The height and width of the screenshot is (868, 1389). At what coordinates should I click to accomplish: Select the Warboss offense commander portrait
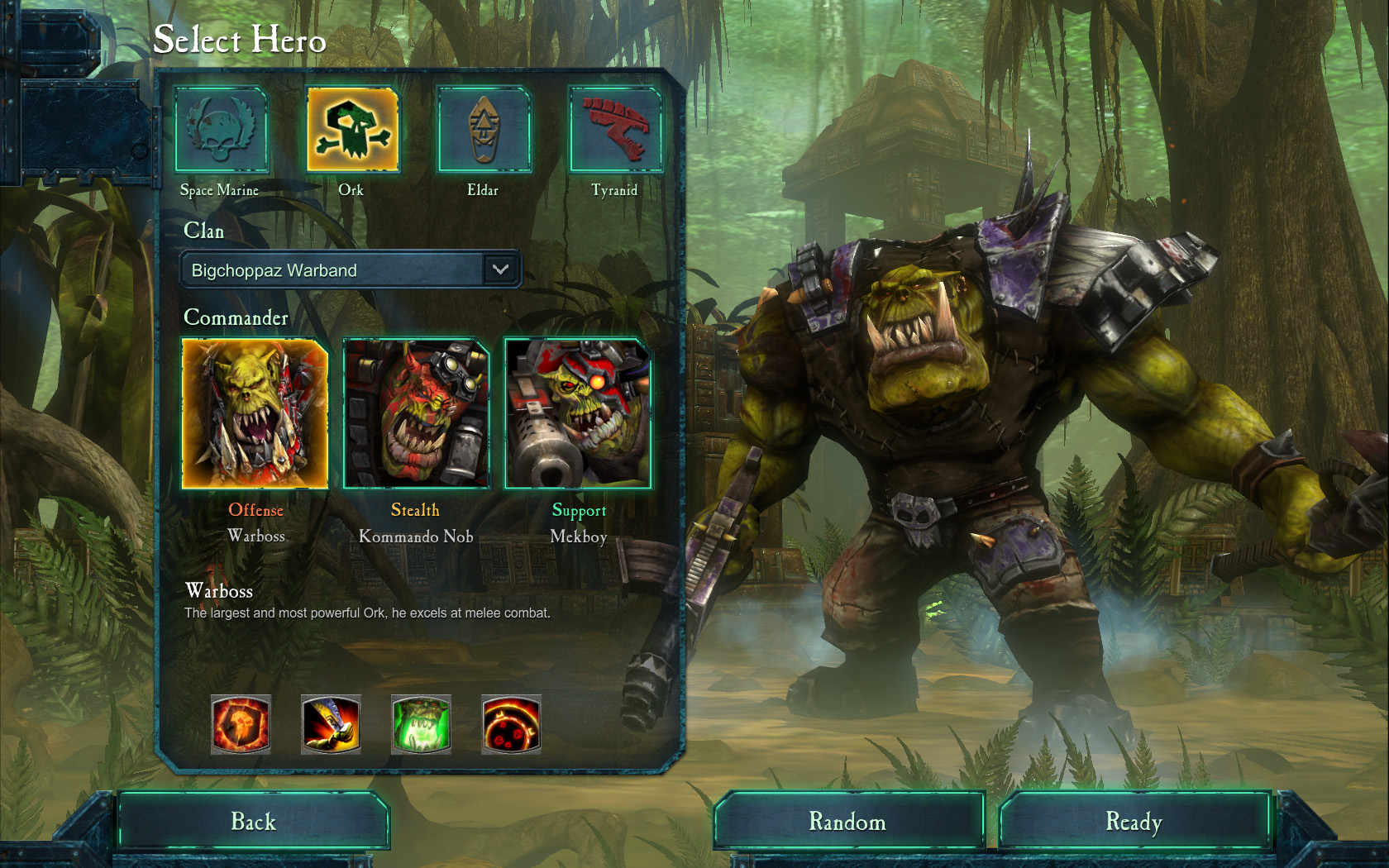pos(255,413)
